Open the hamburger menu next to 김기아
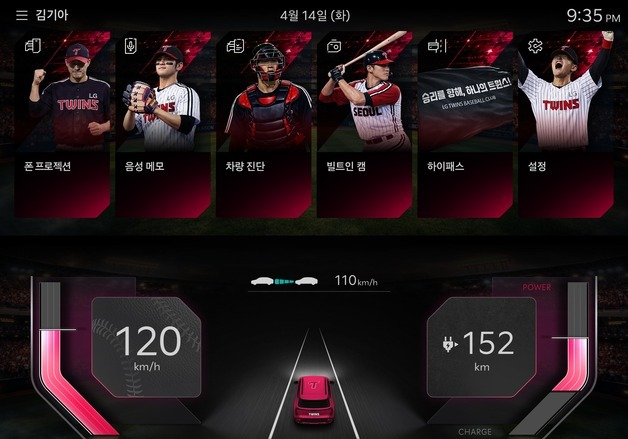Viewport: 628px width, 439px height. pos(21,16)
